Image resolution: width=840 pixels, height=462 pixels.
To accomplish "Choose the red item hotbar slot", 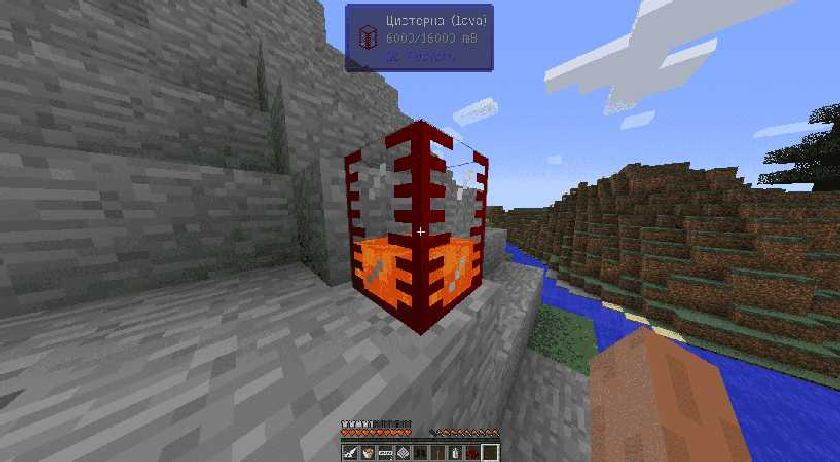I will [x=471, y=453].
